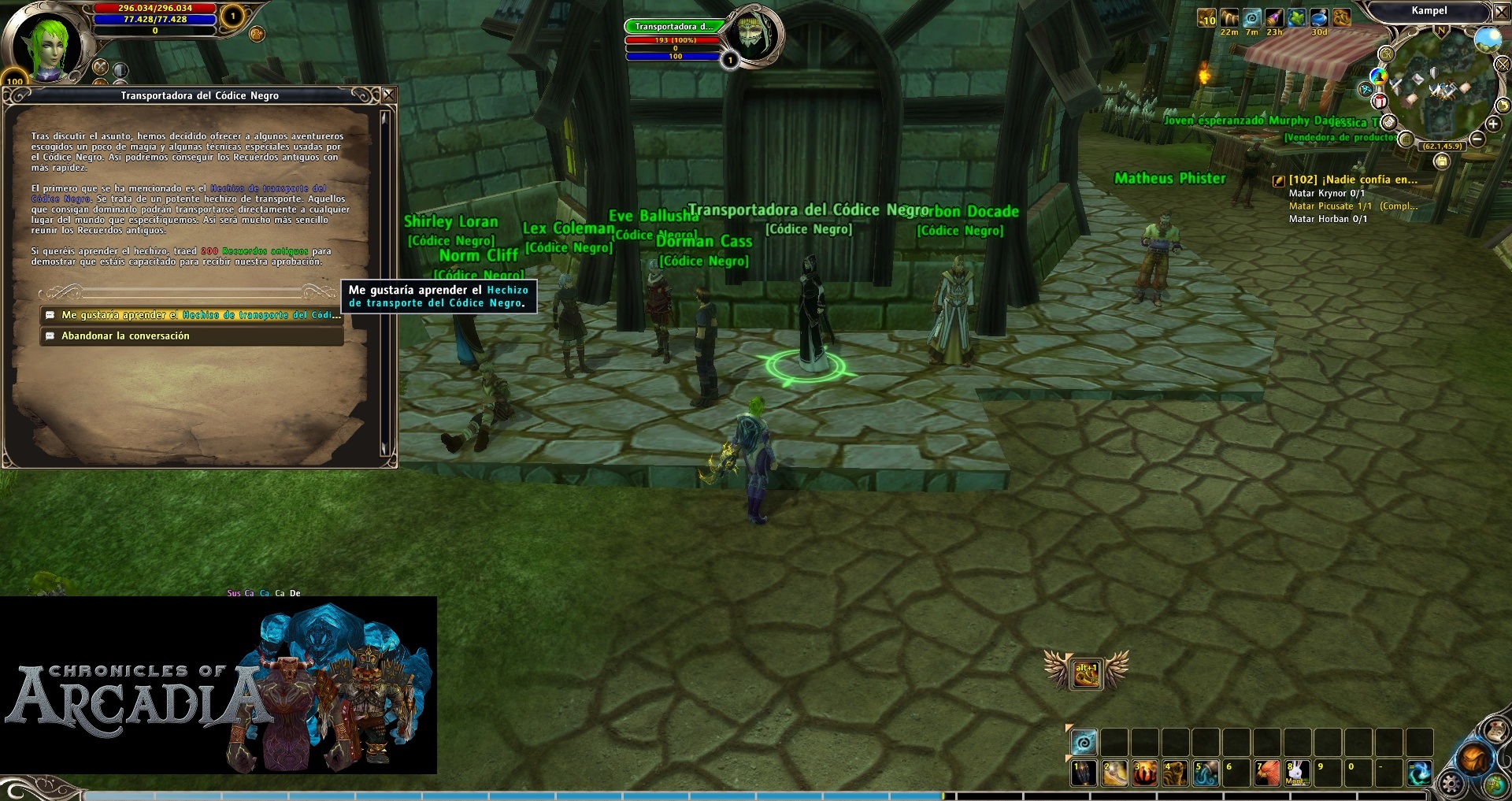Use the white rabbit mount in slot 8
Screen dimensions: 1512x801
click(1297, 773)
